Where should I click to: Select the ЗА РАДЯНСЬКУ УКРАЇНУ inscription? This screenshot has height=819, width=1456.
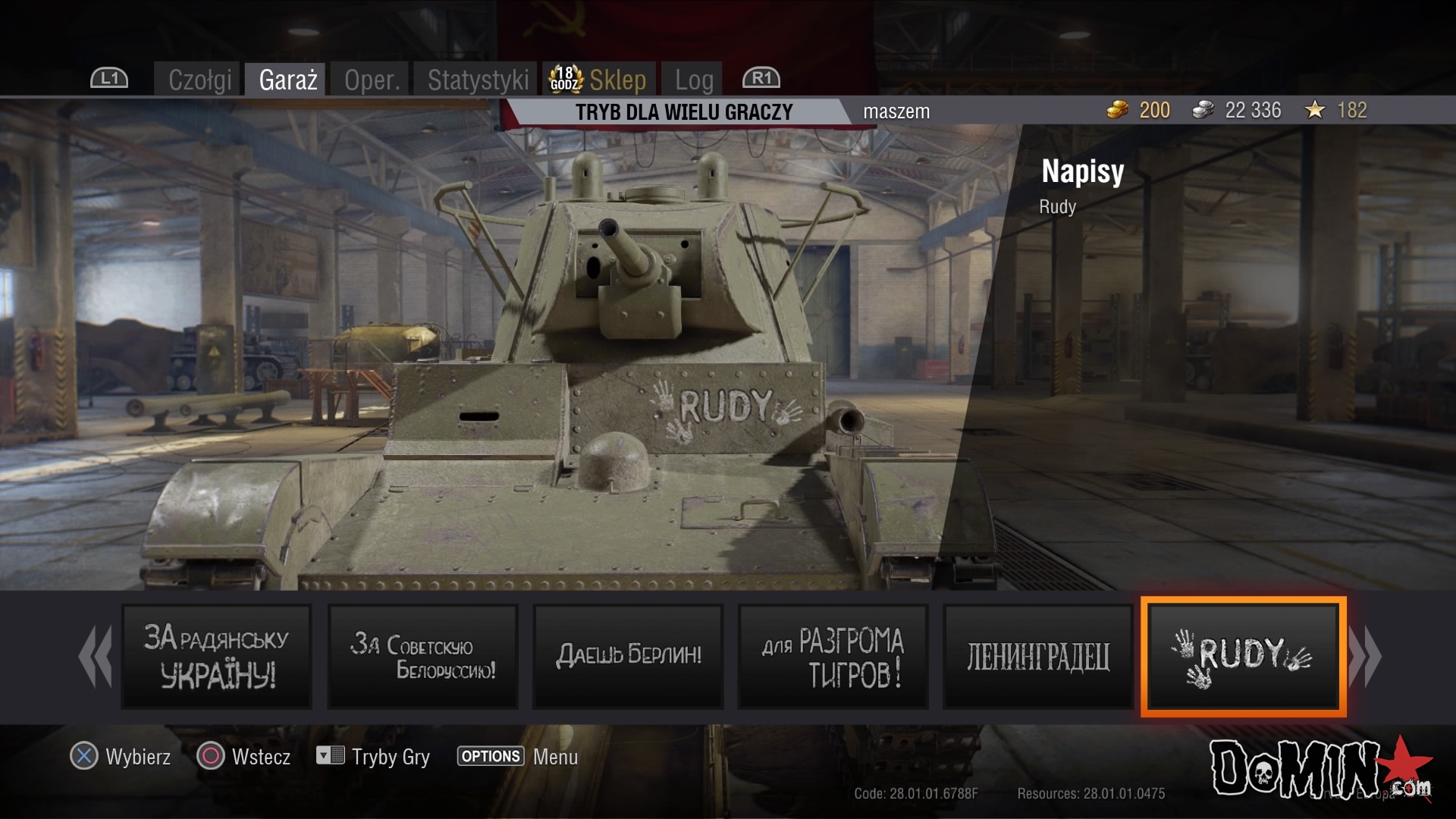tap(217, 657)
